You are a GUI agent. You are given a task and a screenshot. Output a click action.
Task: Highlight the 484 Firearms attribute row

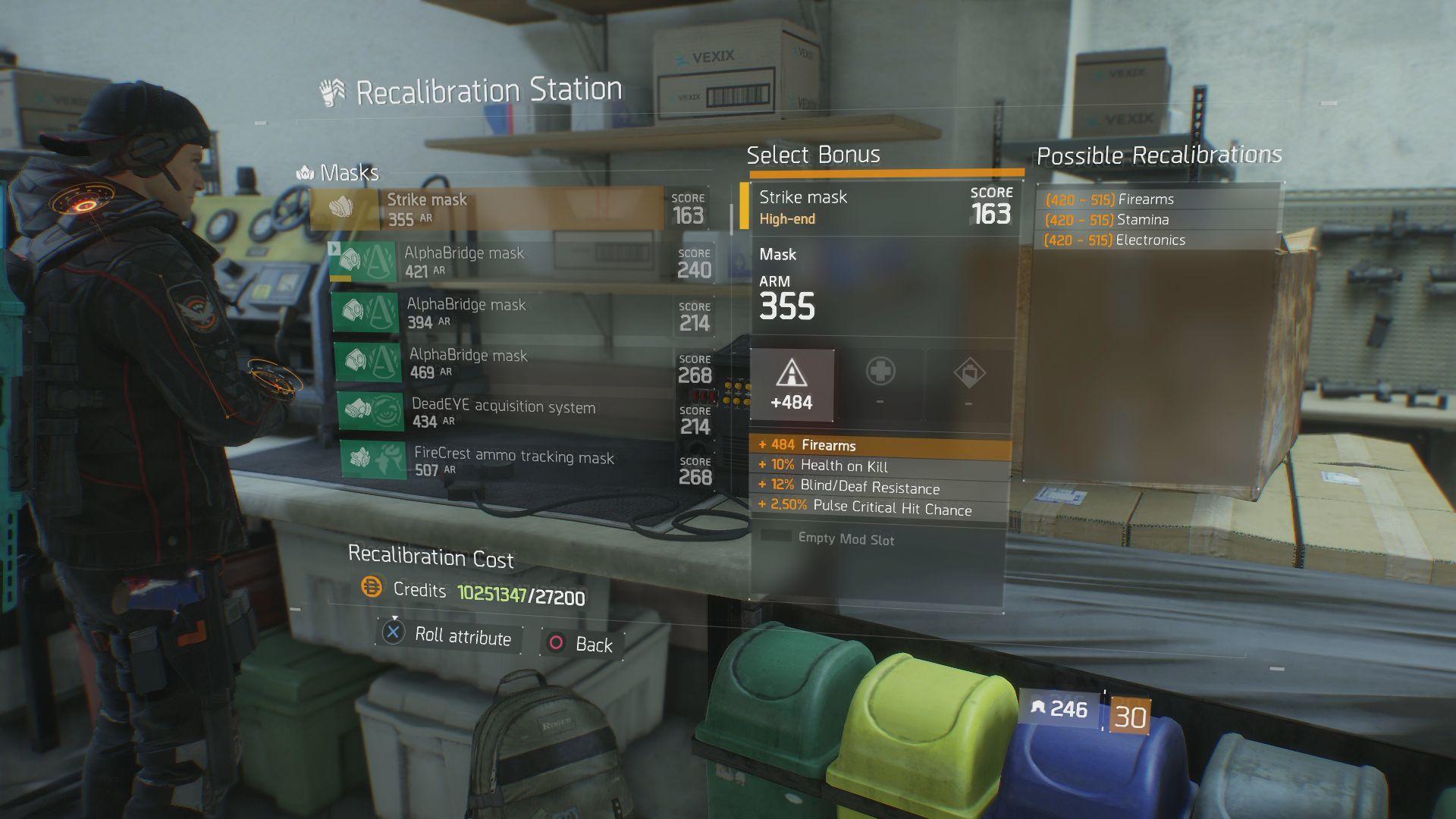coord(880,445)
